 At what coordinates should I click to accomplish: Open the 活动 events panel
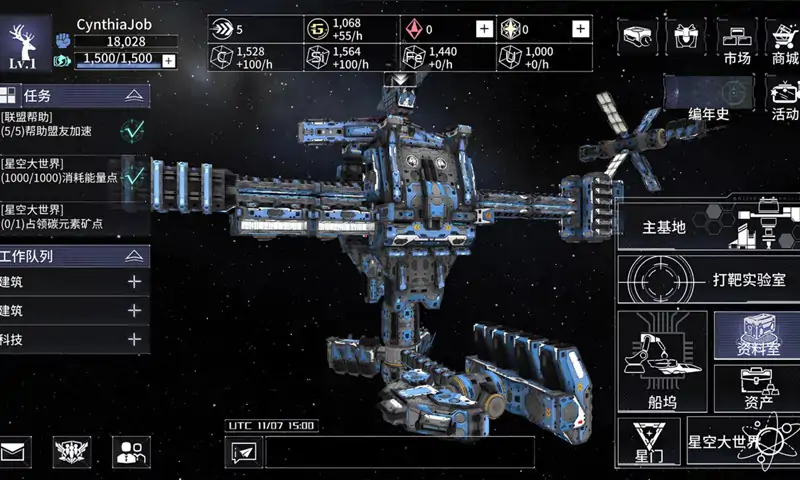tap(784, 98)
